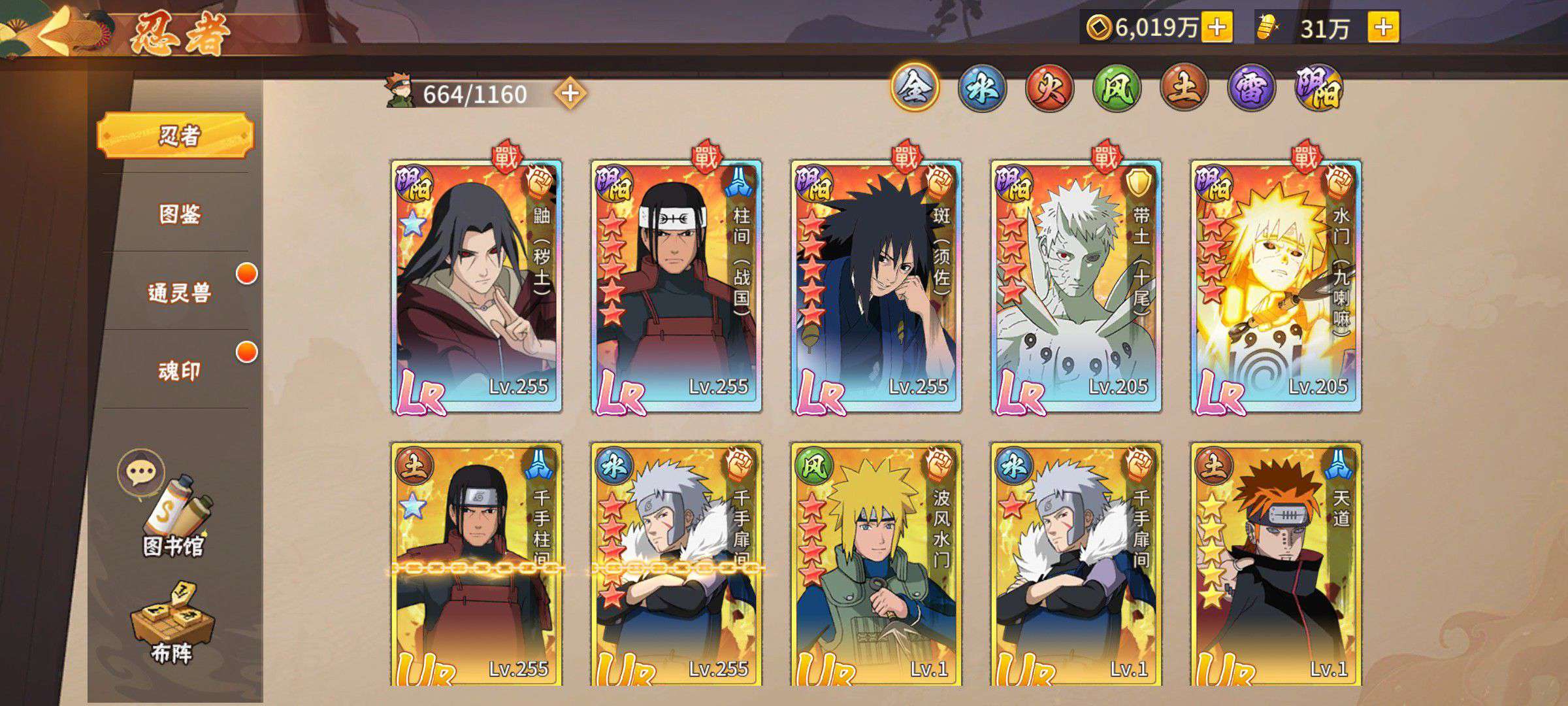This screenshot has width=1568, height=706.
Task: Expand ninja capacity next to 664/1160
Action: 570,94
